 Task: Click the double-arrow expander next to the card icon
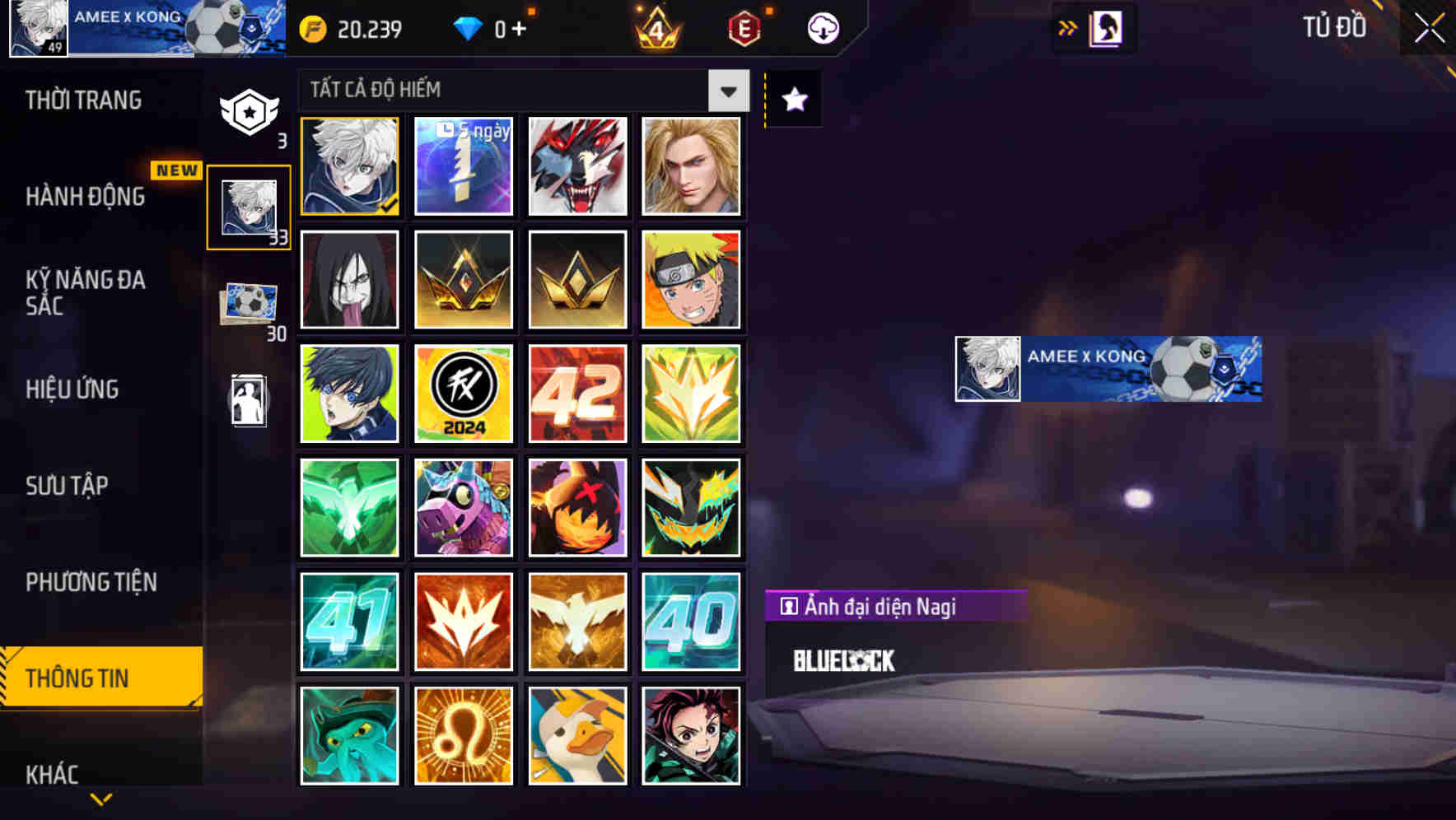click(x=1067, y=27)
